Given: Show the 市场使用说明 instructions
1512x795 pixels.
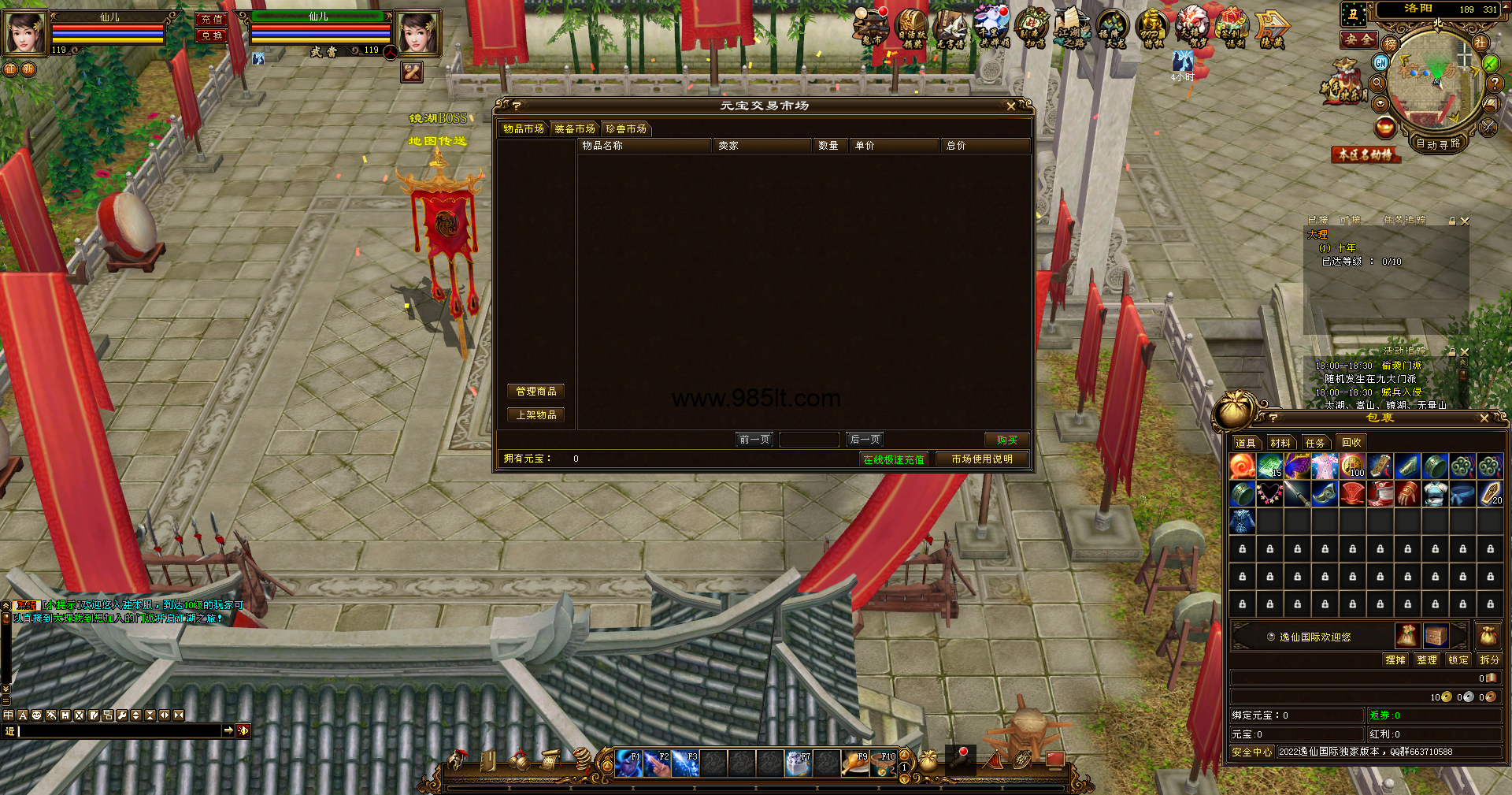Looking at the screenshot, I should [x=981, y=459].
